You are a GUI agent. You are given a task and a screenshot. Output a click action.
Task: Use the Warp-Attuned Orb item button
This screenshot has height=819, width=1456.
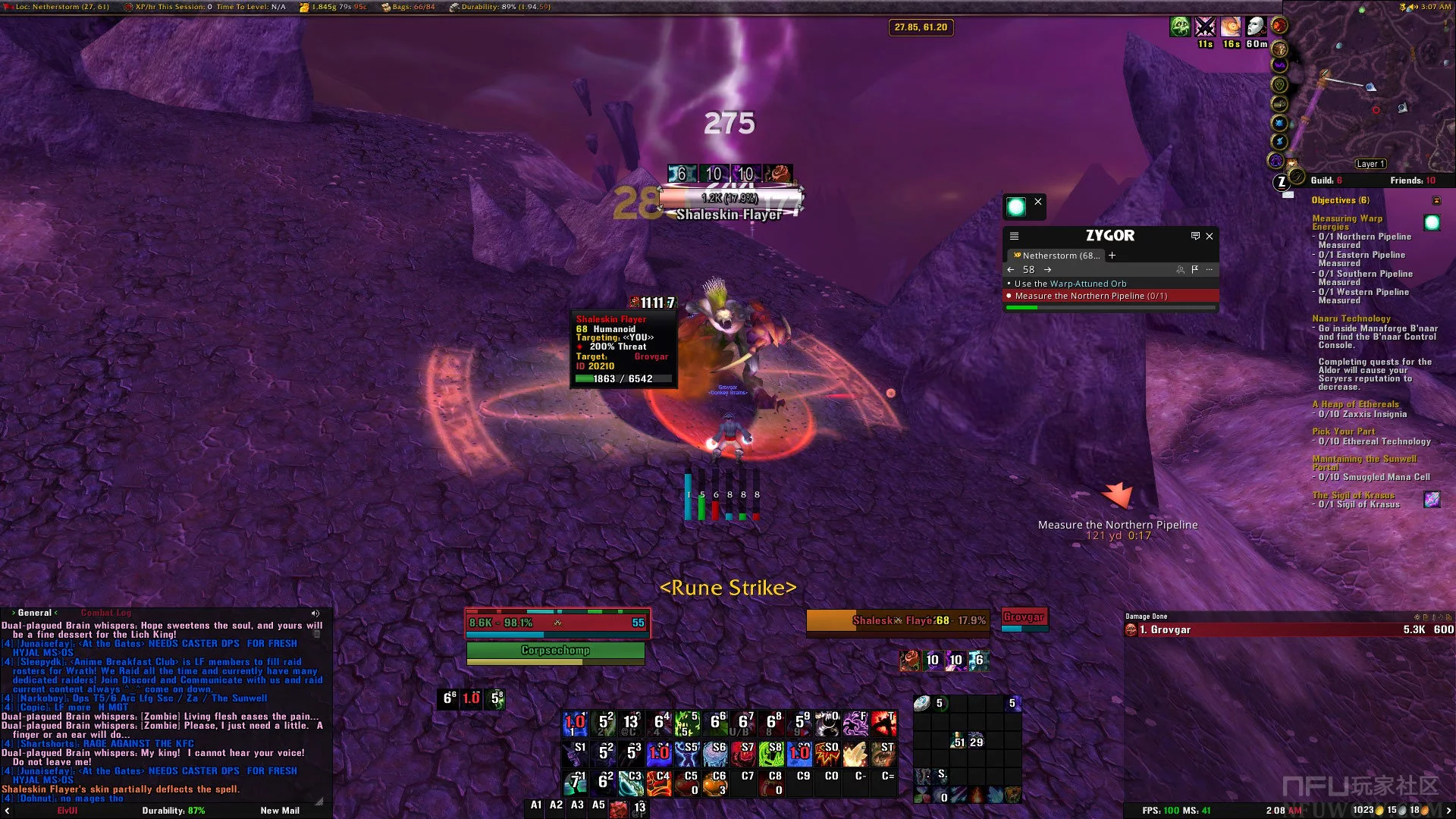click(x=1016, y=206)
